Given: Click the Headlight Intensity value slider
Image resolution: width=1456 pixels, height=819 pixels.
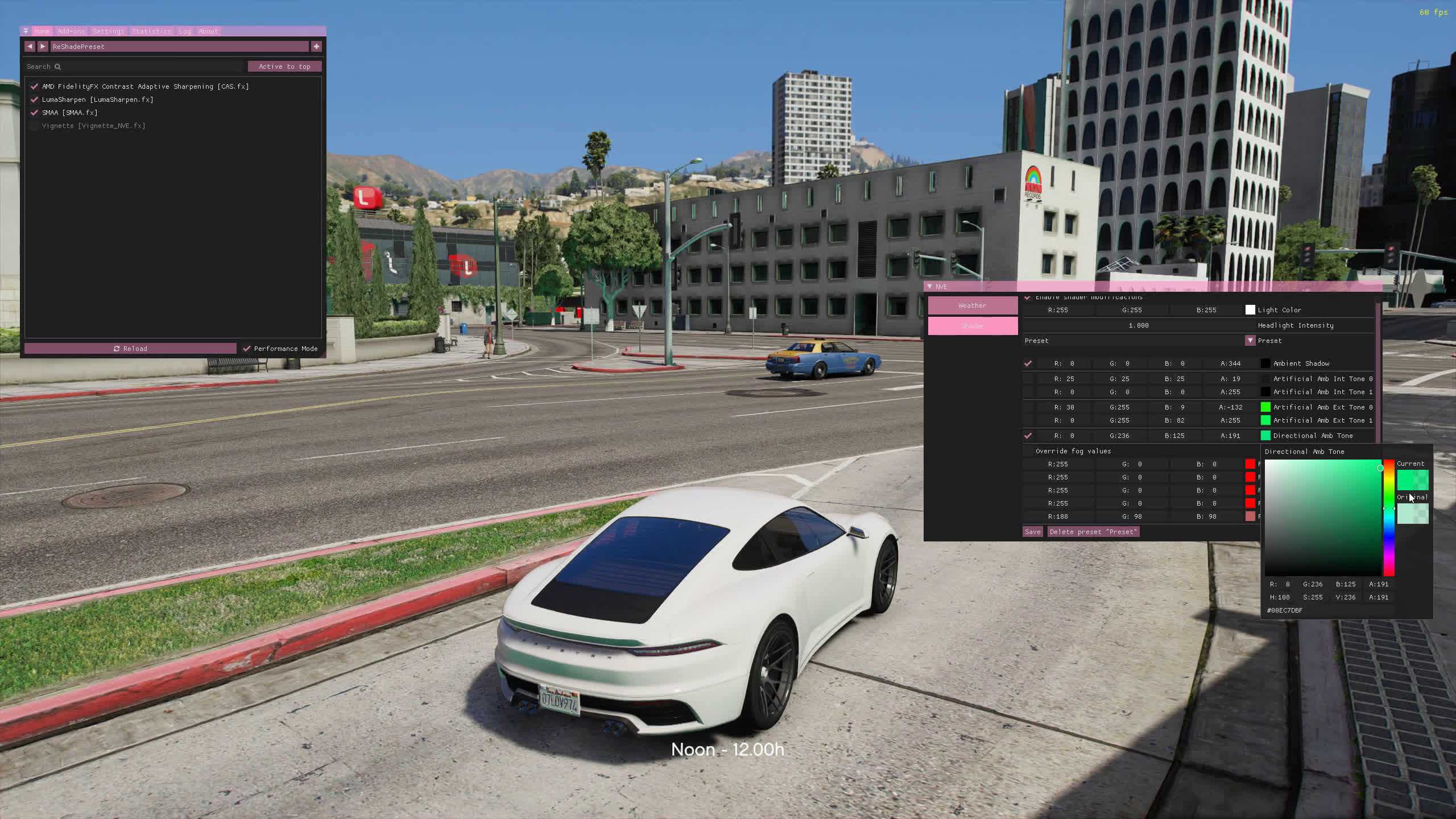Looking at the screenshot, I should (1139, 325).
